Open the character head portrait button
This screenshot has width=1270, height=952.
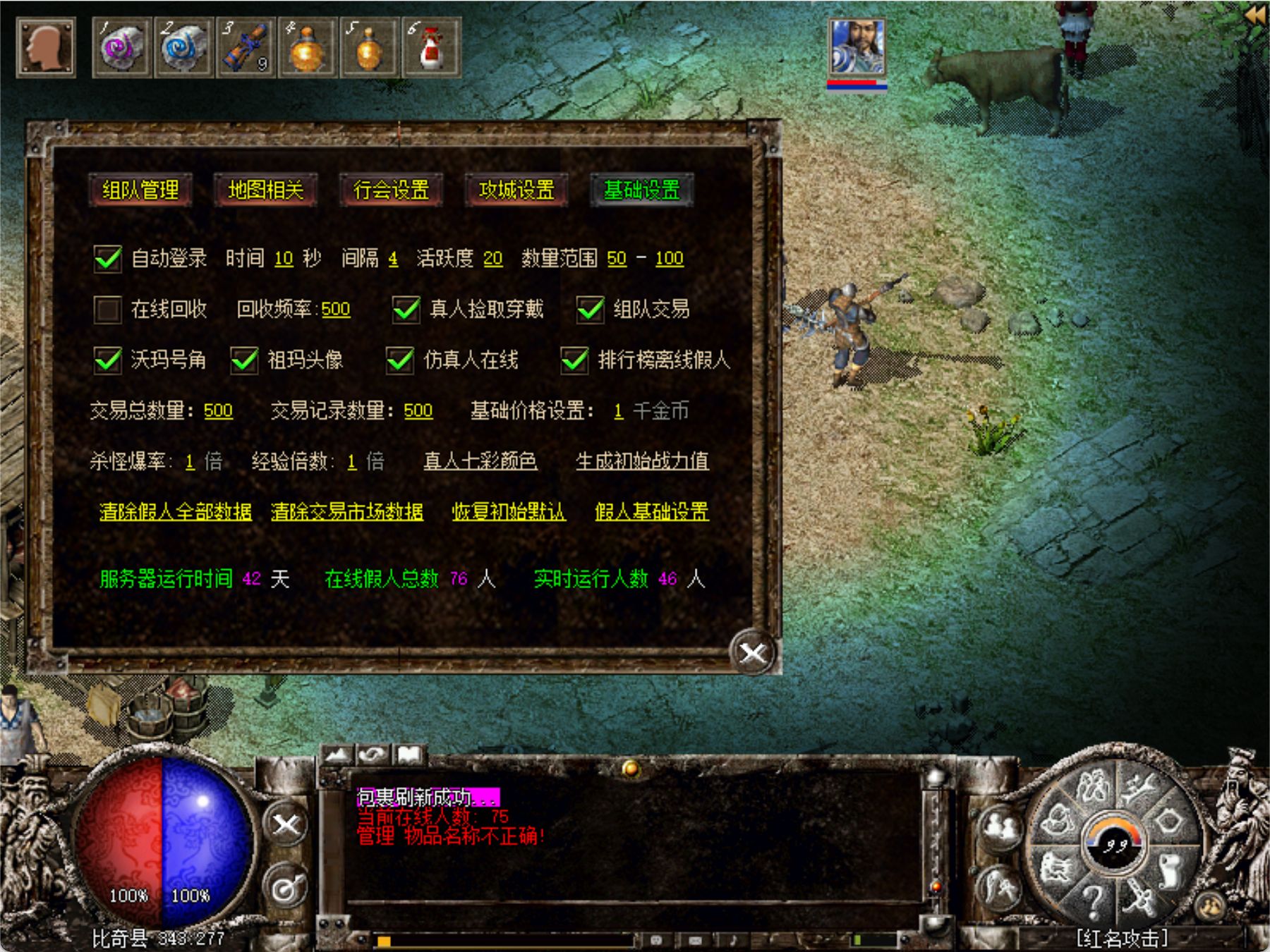pyautogui.click(x=46, y=48)
